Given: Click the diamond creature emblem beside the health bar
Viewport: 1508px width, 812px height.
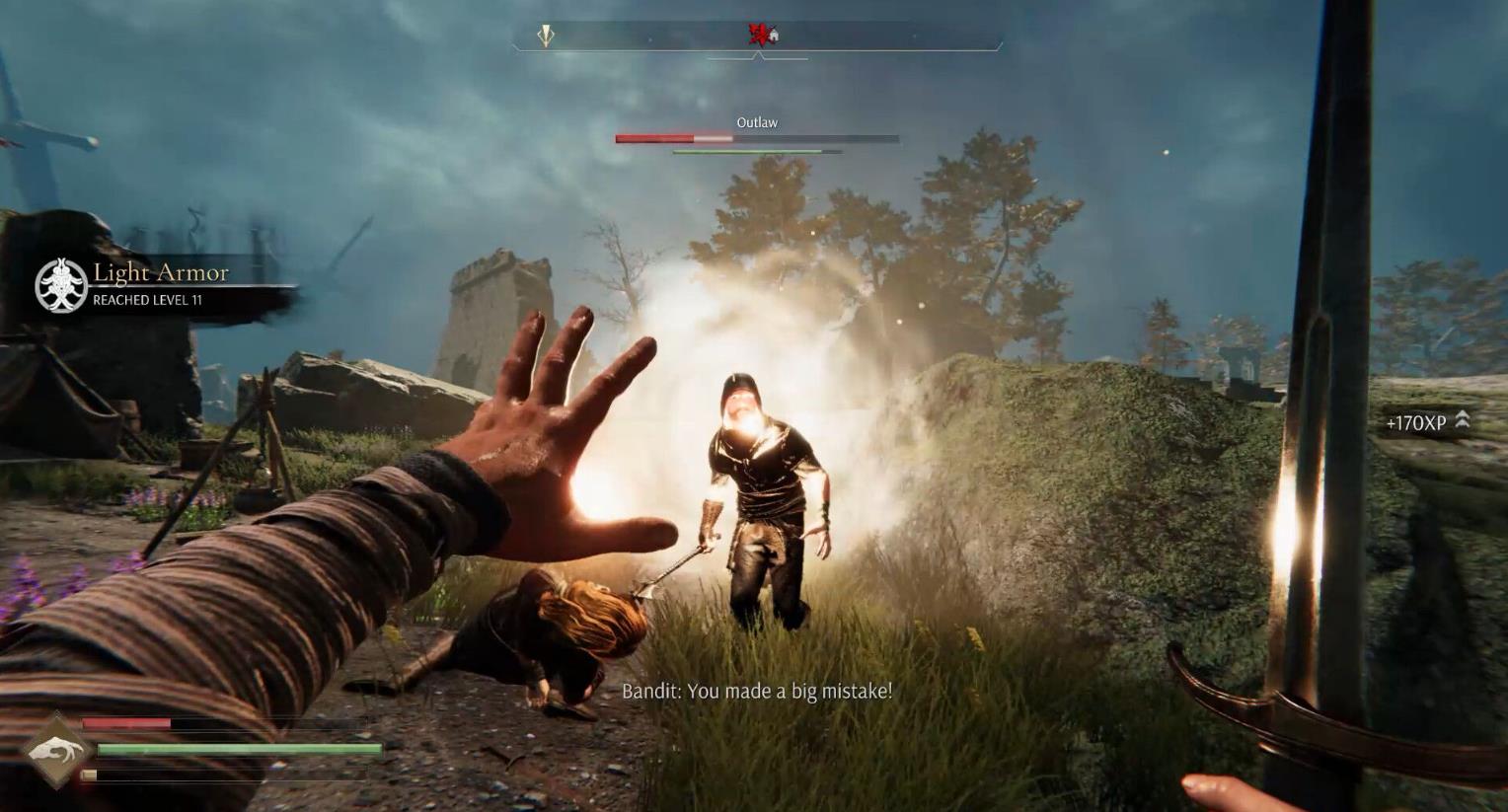Looking at the screenshot, I should (x=57, y=752).
